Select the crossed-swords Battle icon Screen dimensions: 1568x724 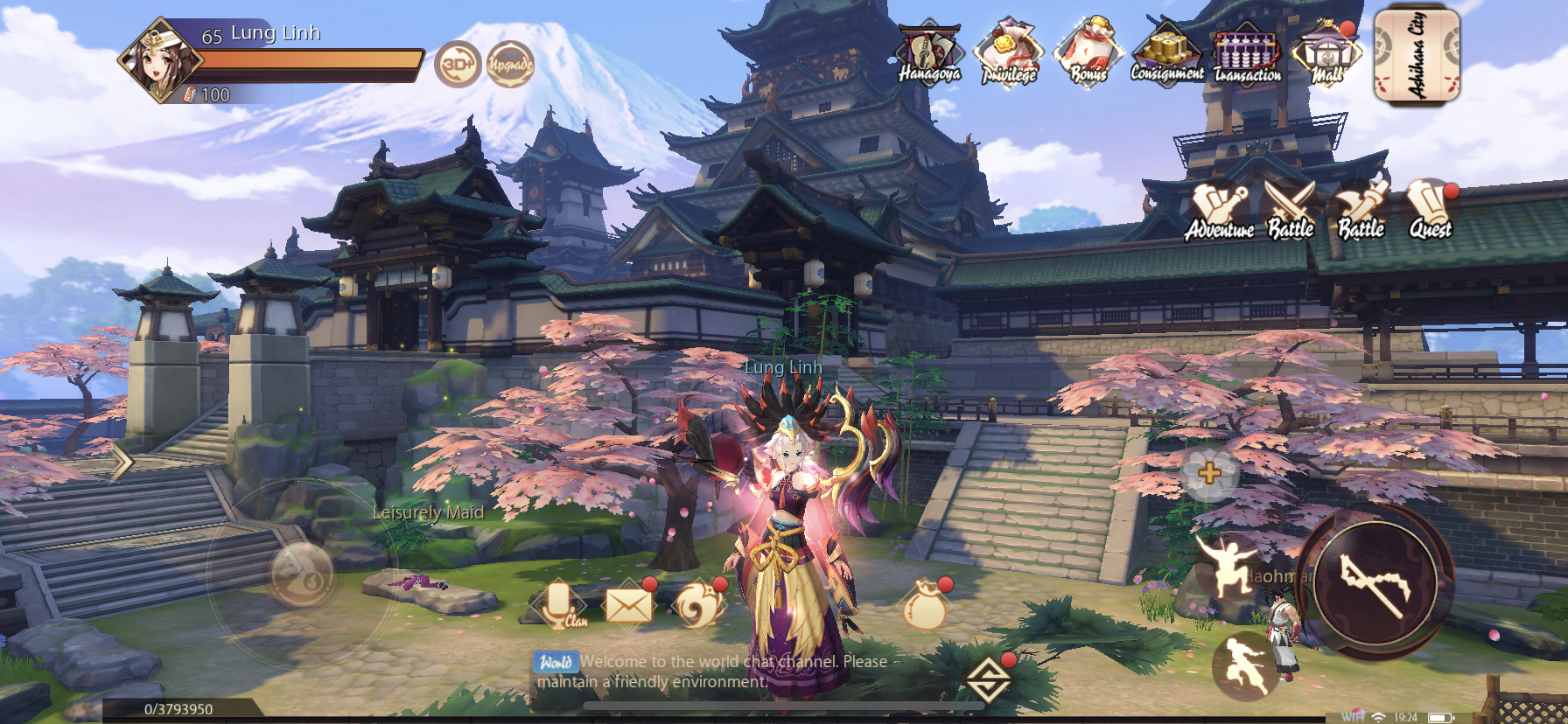[x=1291, y=210]
